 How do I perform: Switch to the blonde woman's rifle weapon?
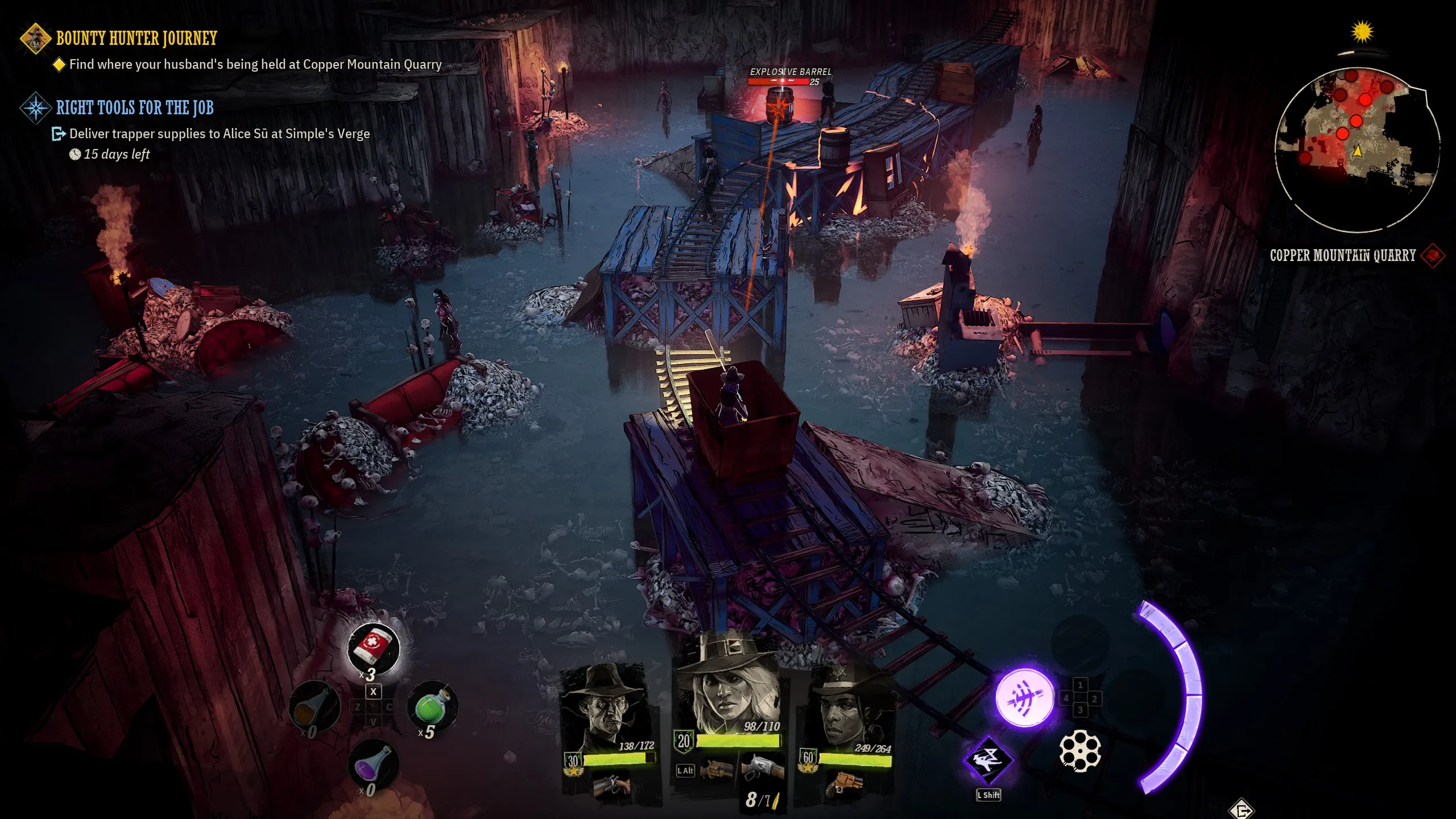[763, 768]
